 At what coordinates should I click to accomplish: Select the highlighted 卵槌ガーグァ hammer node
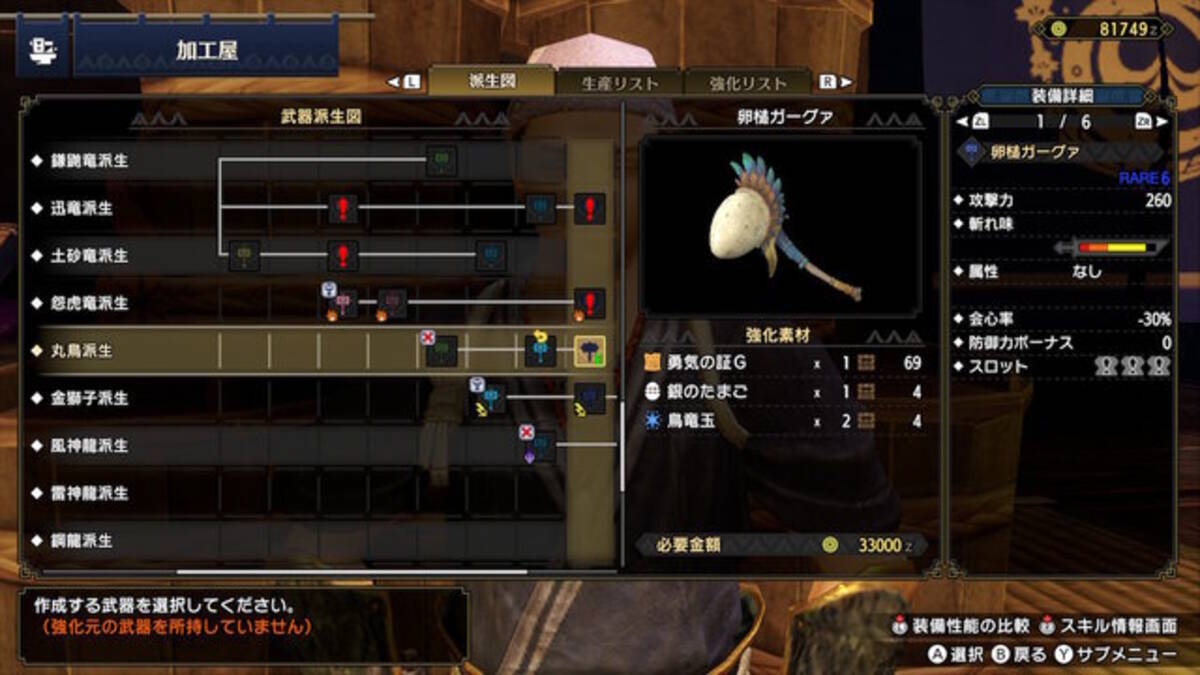589,351
